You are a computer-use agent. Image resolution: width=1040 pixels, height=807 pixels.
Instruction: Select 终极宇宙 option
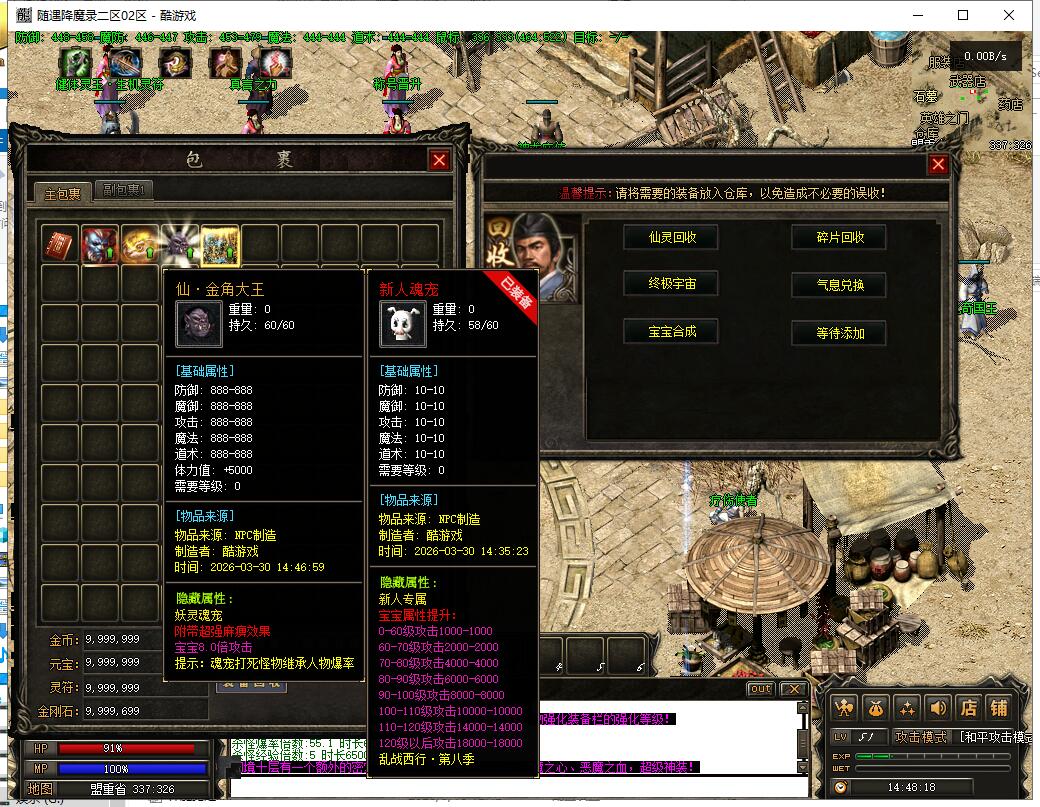click(671, 284)
